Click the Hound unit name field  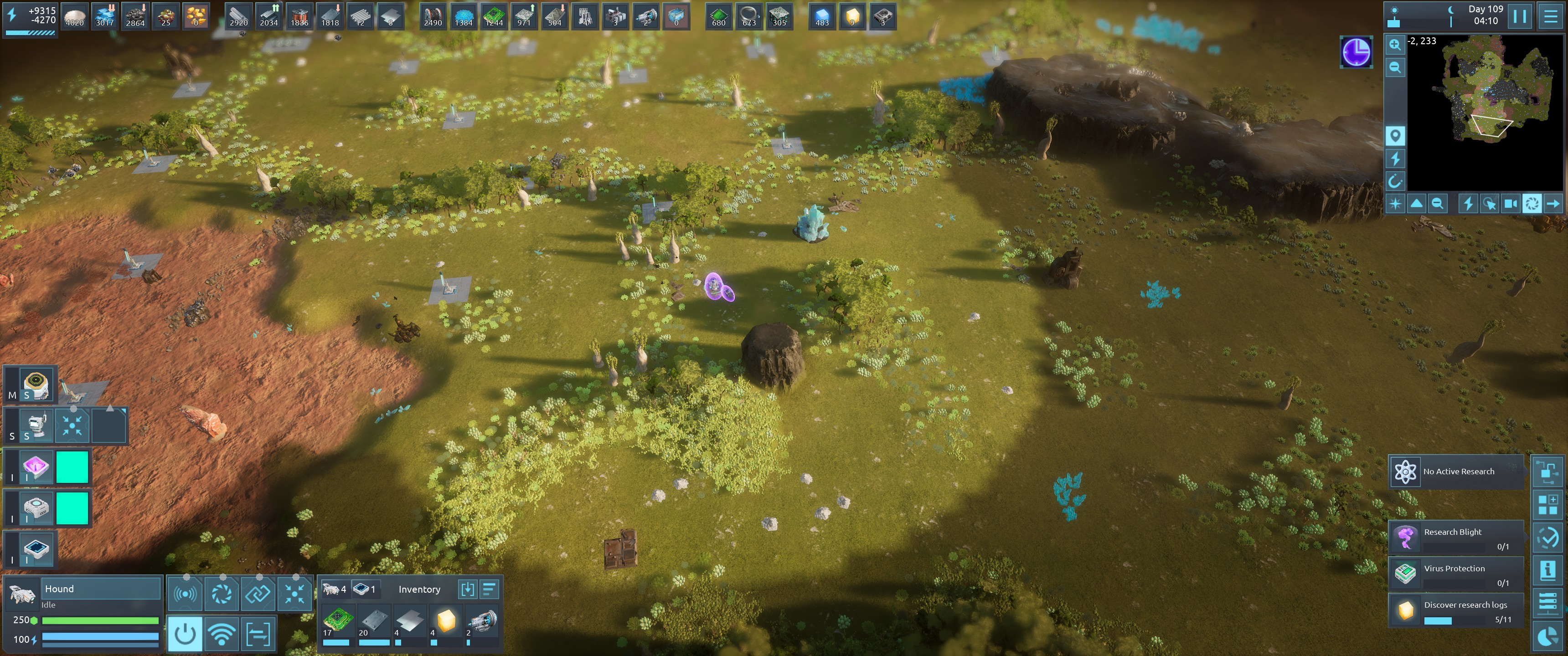coord(101,589)
